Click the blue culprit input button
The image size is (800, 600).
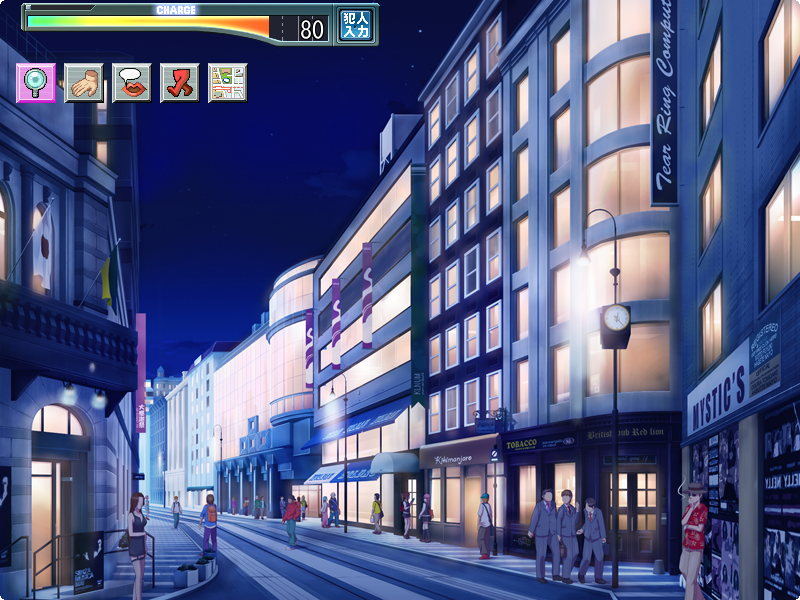click(x=355, y=25)
